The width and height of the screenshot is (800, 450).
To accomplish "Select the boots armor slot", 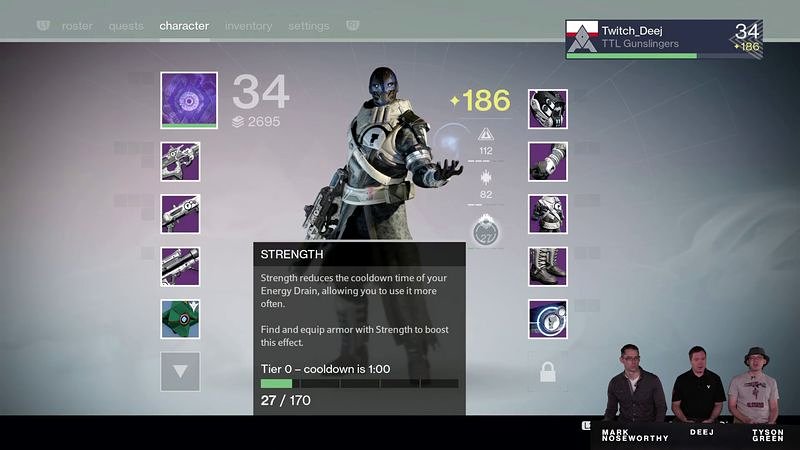I will pos(548,267).
